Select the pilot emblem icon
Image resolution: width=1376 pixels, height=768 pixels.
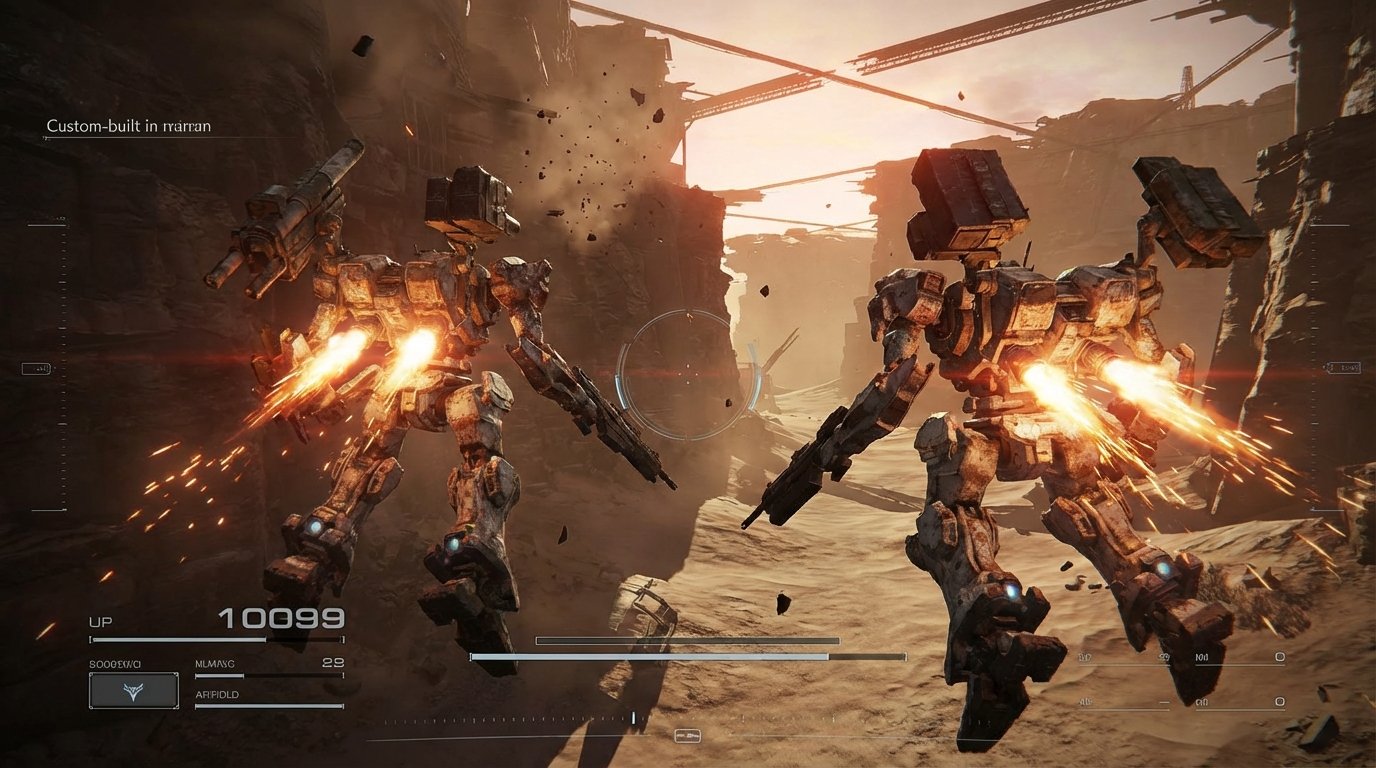pyautogui.click(x=134, y=691)
